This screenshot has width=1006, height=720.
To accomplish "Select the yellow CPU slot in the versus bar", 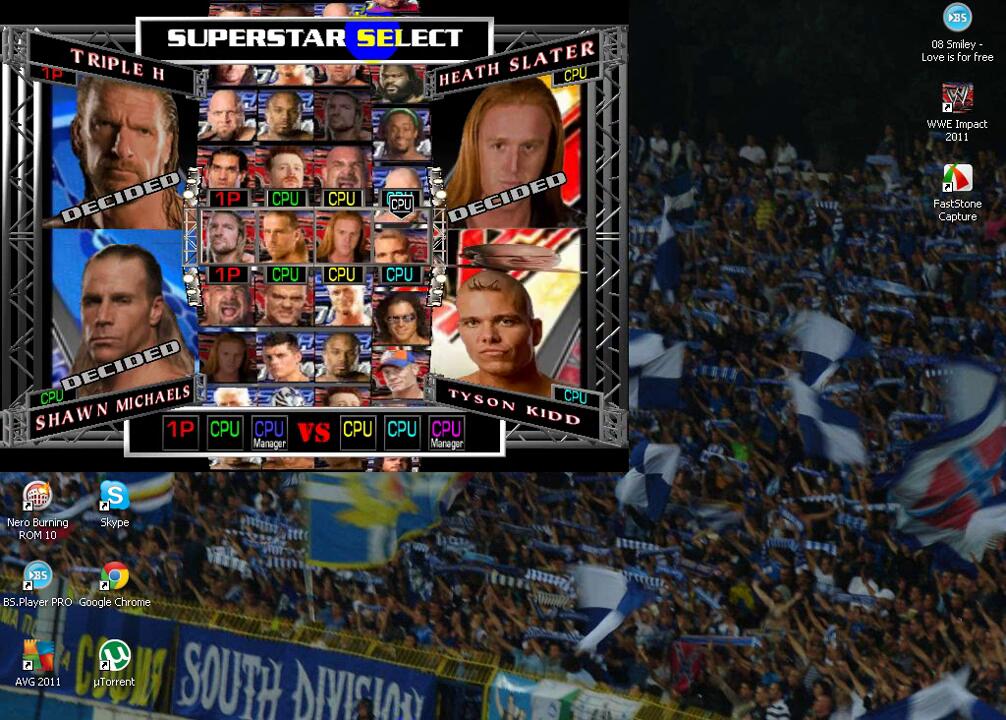I will (x=358, y=431).
